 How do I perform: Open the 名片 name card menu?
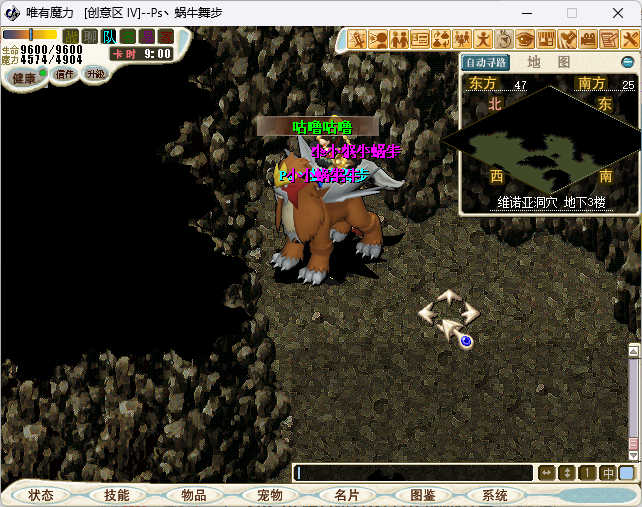tap(346, 495)
